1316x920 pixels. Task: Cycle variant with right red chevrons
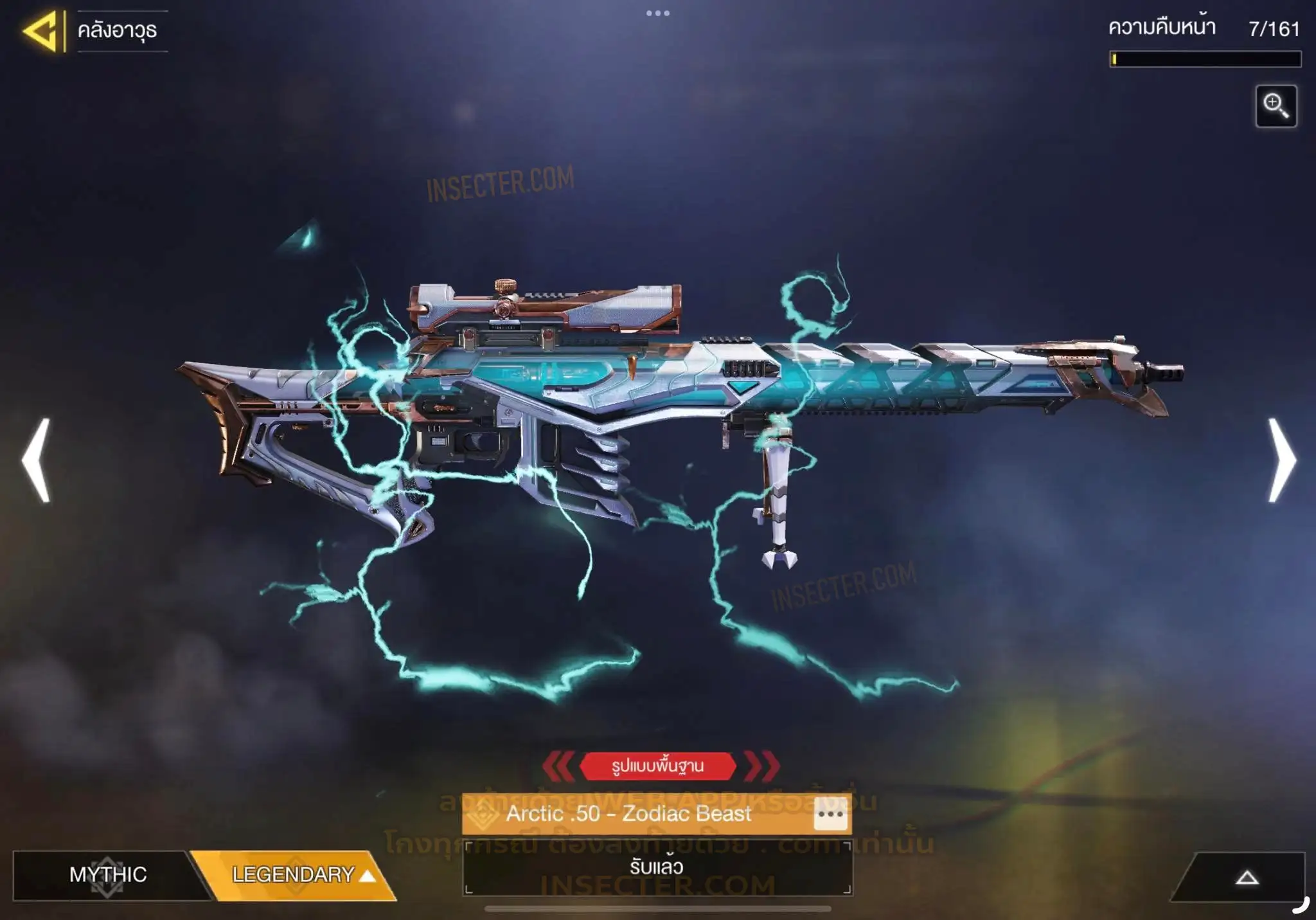762,766
